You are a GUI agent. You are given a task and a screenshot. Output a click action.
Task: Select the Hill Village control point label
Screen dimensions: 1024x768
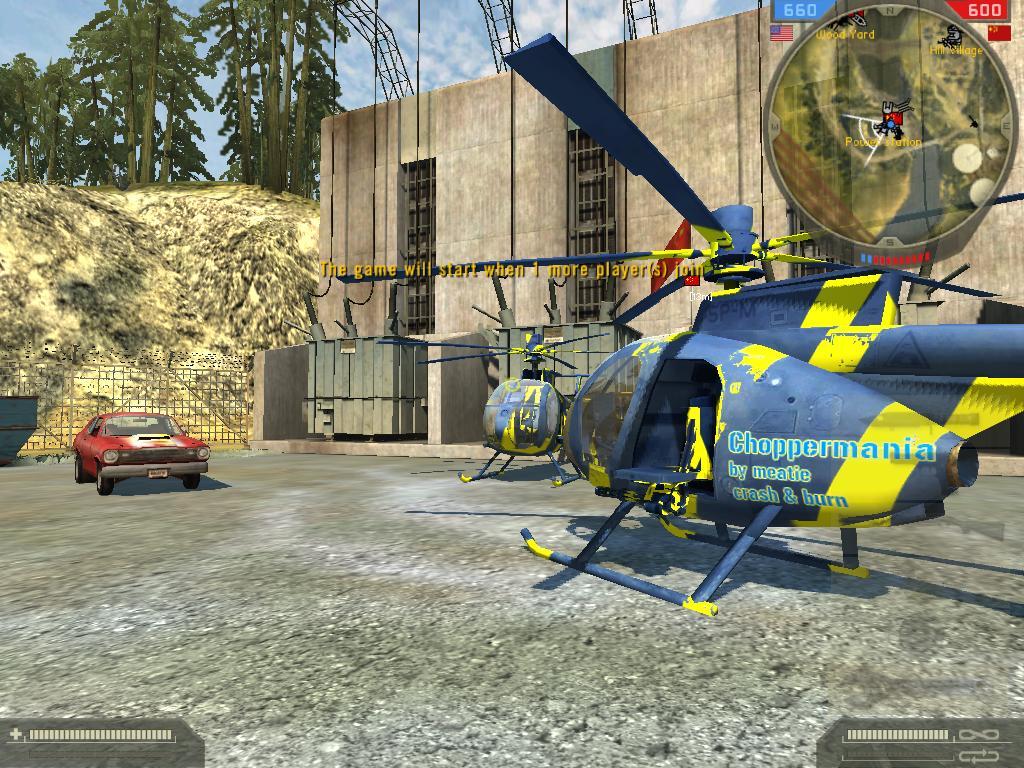pos(956,49)
